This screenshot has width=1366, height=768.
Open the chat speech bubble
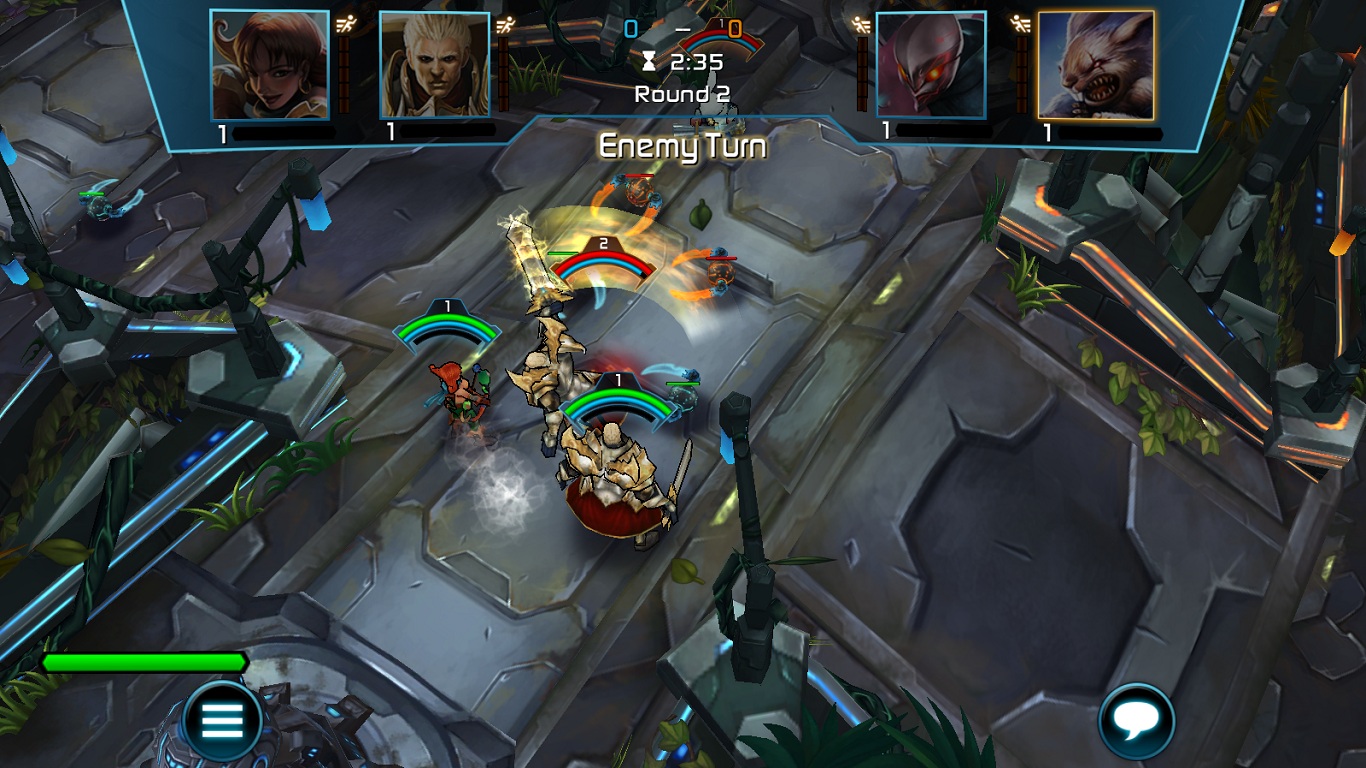click(x=1136, y=720)
